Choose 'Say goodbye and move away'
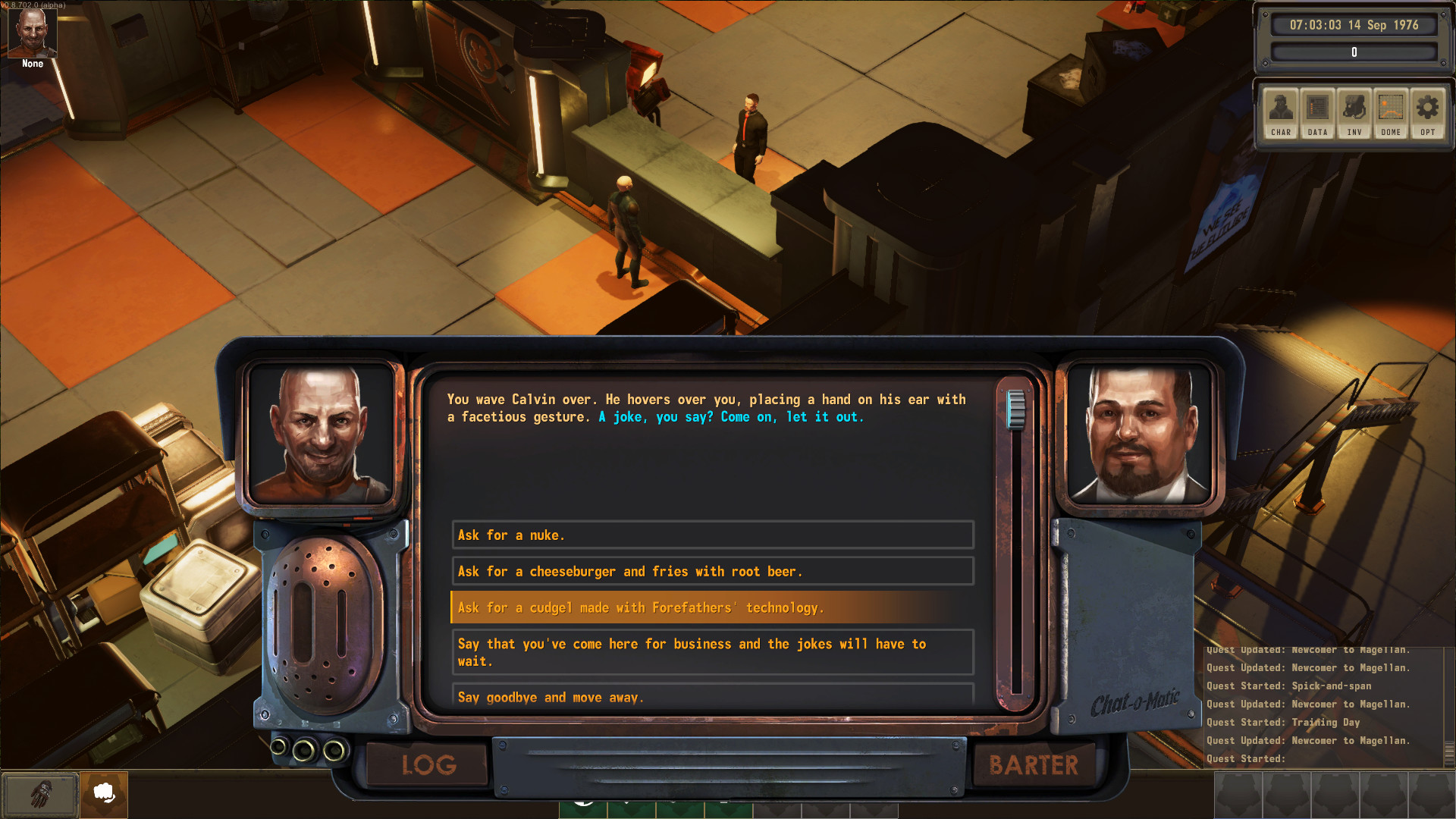 coord(711,696)
